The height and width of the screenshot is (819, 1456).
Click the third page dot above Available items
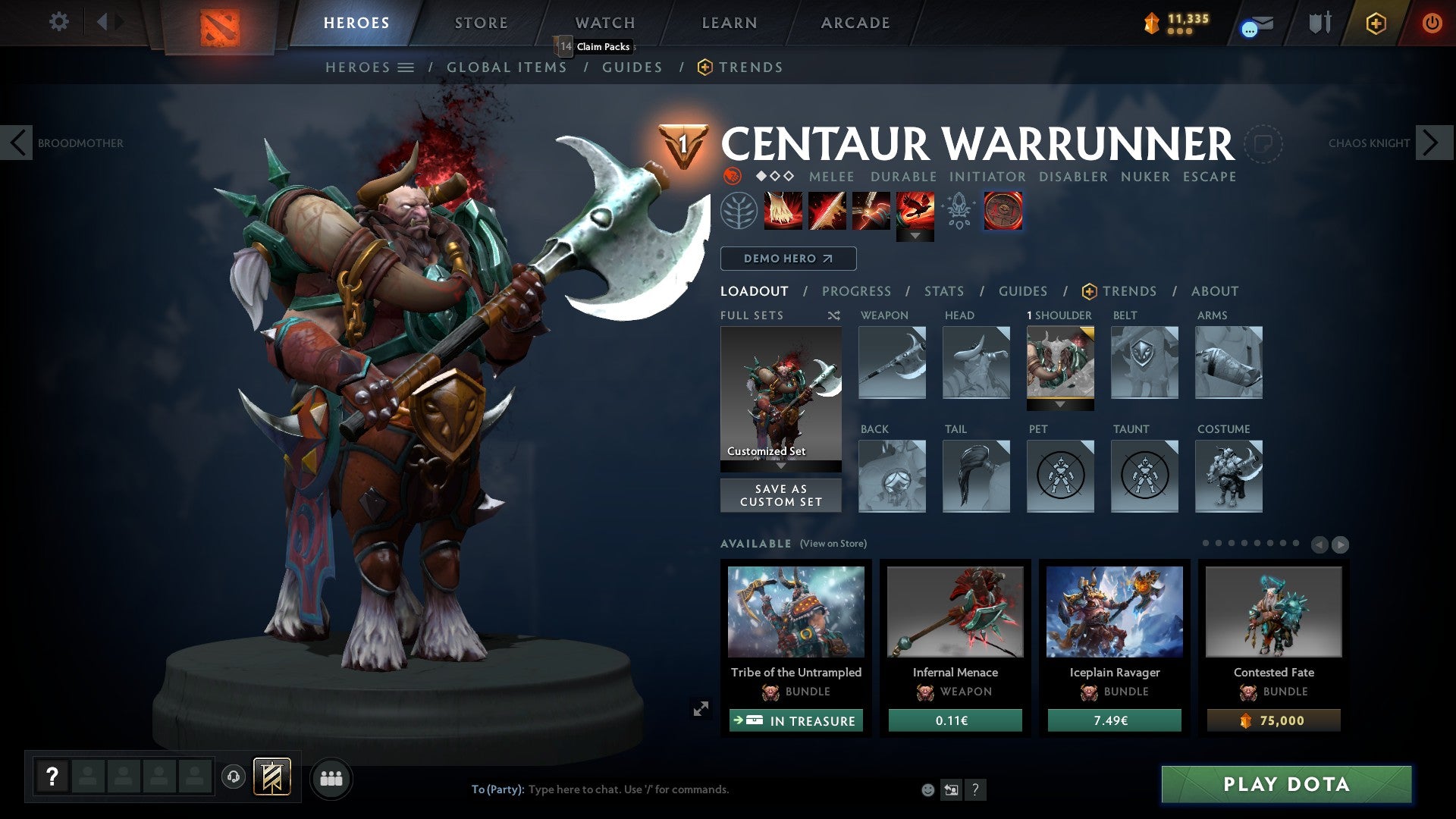tap(1232, 544)
